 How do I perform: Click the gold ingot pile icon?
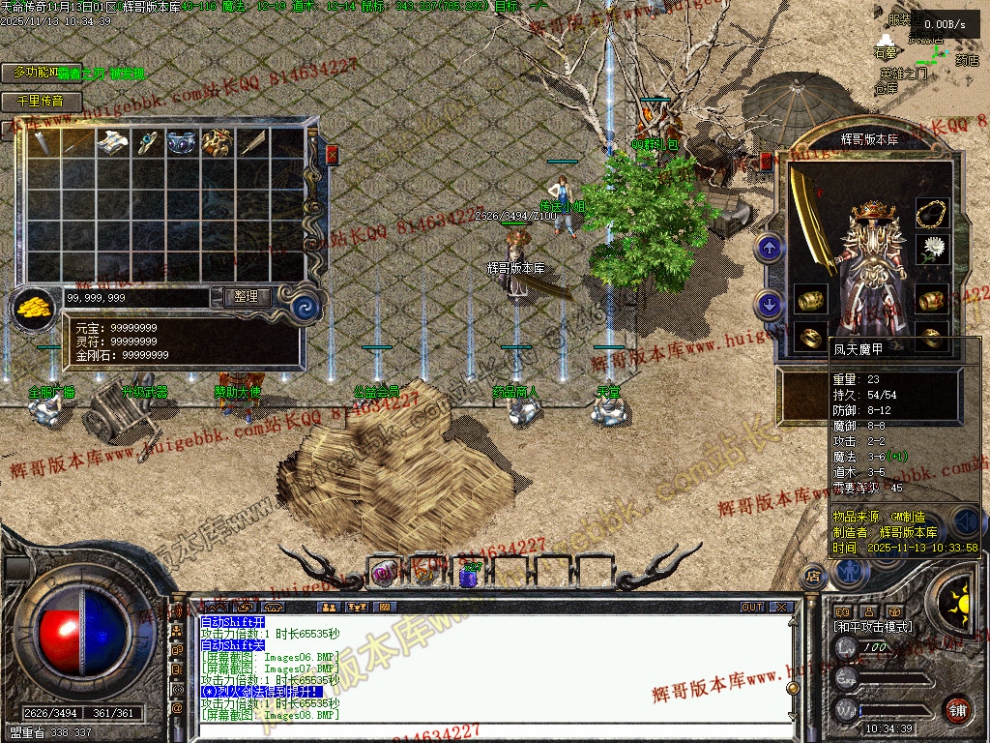(x=34, y=306)
